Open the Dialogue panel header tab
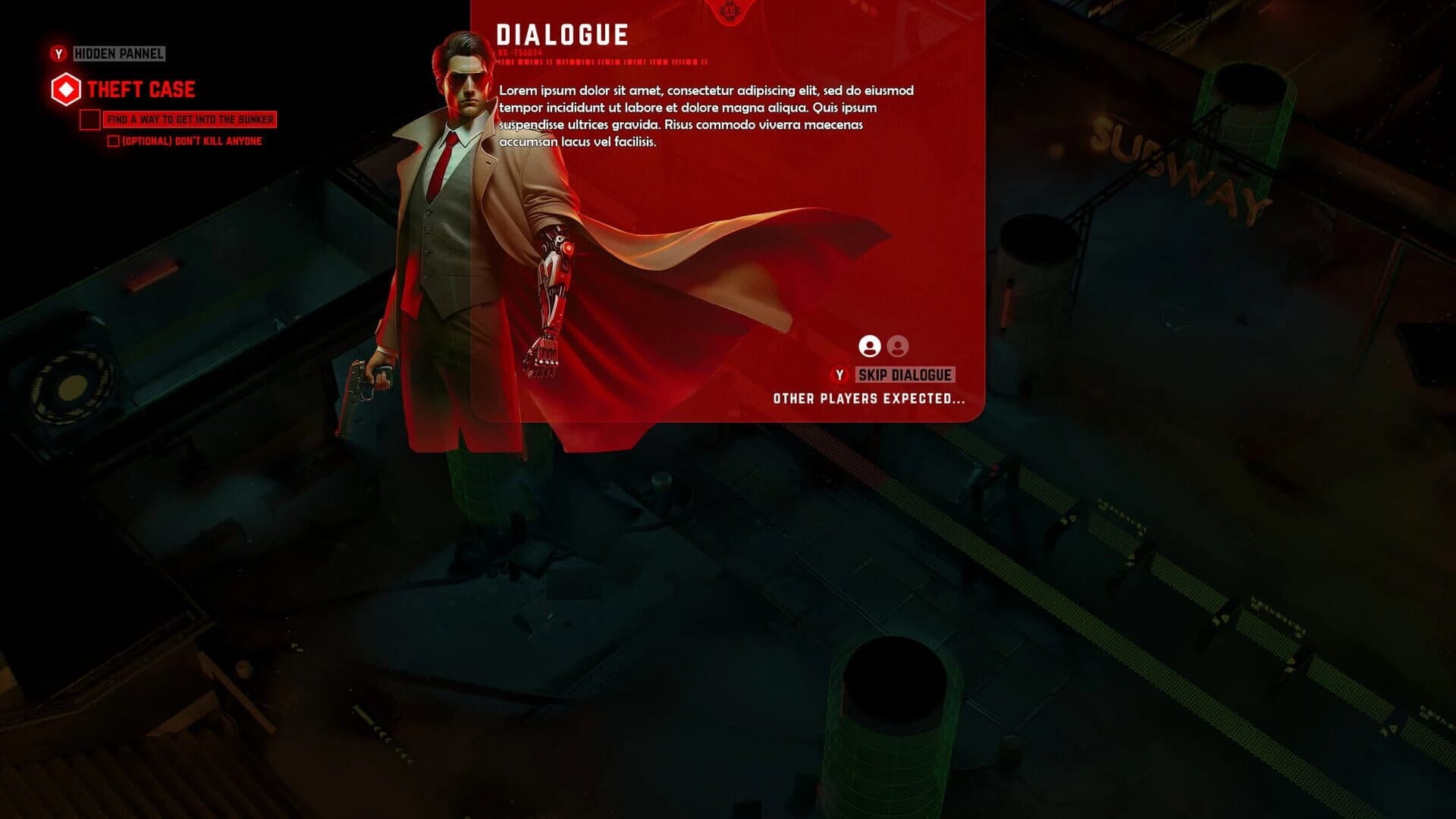This screenshot has width=1456, height=819. 562,32
